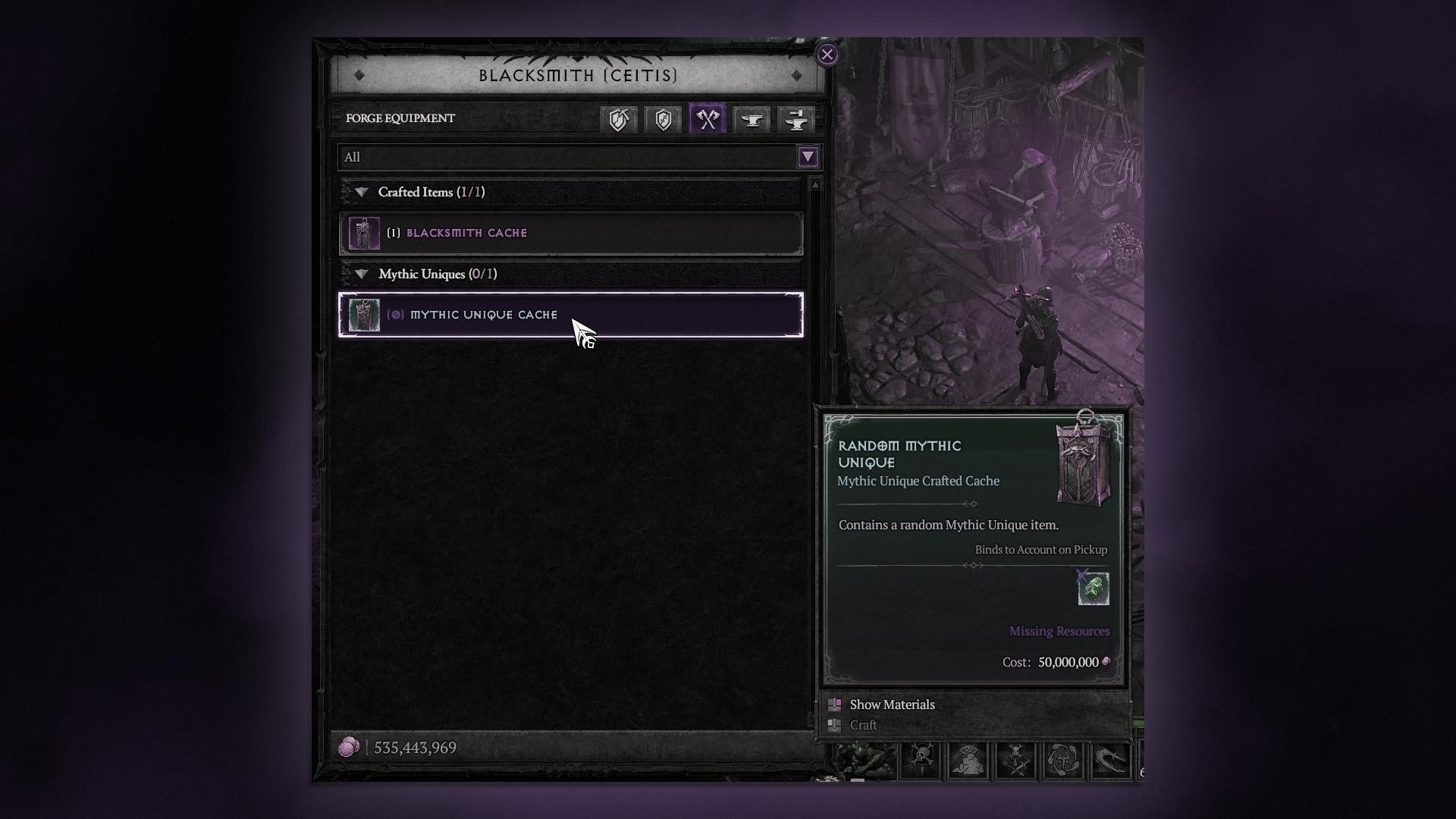Switch to the shield with sprig tab

[x=663, y=119]
